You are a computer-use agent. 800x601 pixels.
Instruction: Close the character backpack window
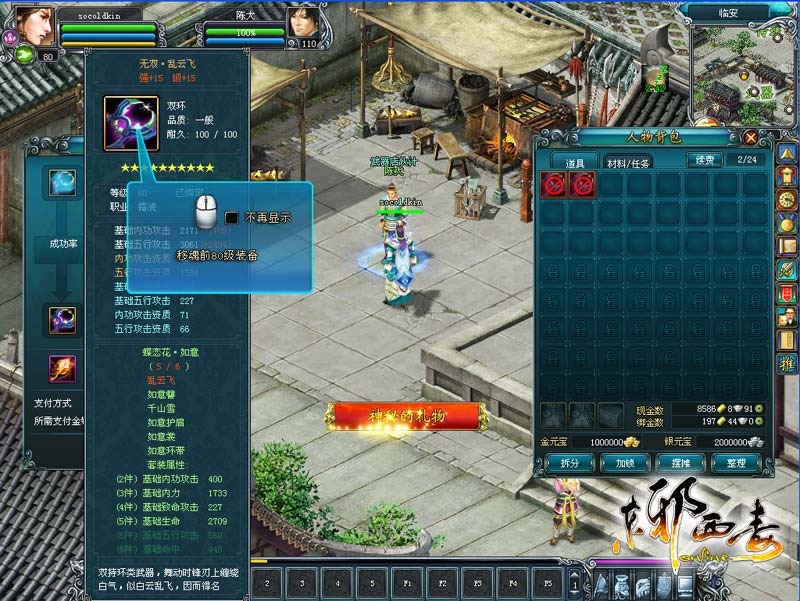(750, 137)
